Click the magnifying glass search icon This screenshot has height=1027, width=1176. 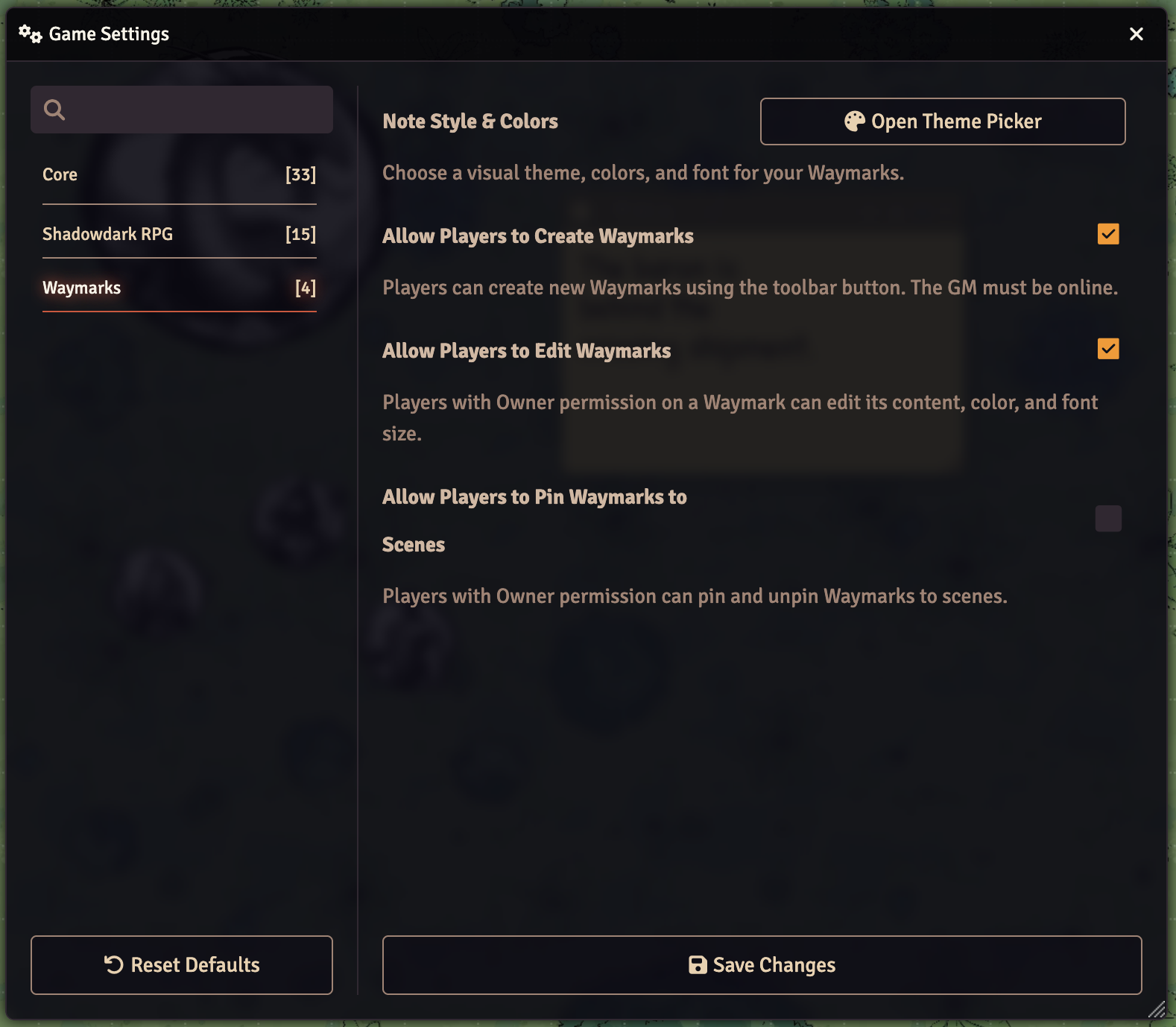[54, 110]
